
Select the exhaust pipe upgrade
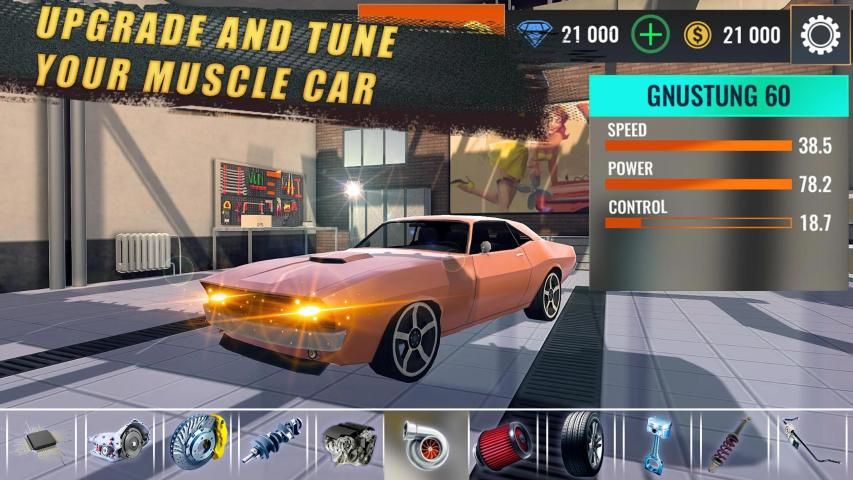pyautogui.click(x=812, y=443)
